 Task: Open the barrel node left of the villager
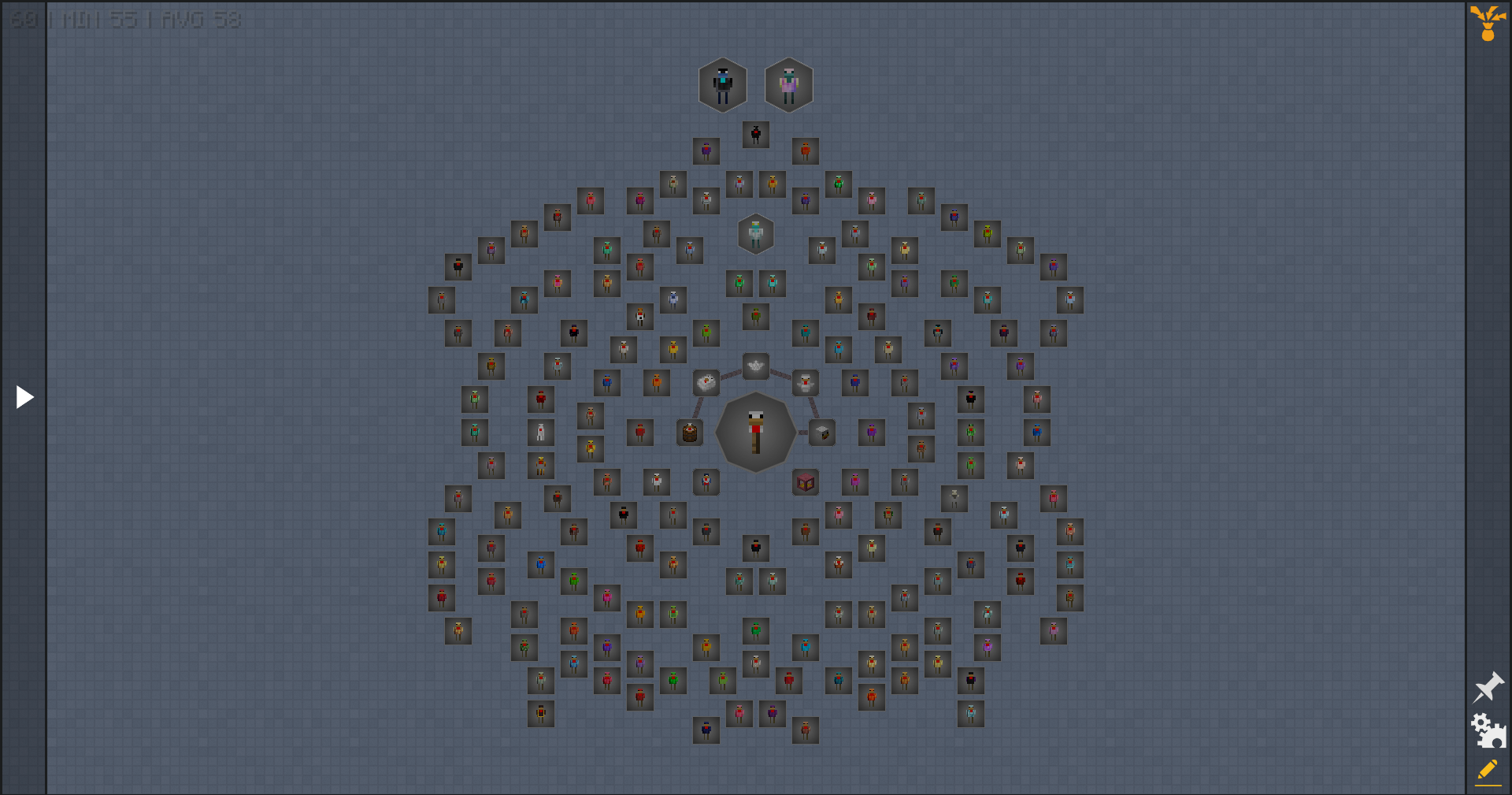click(x=689, y=433)
